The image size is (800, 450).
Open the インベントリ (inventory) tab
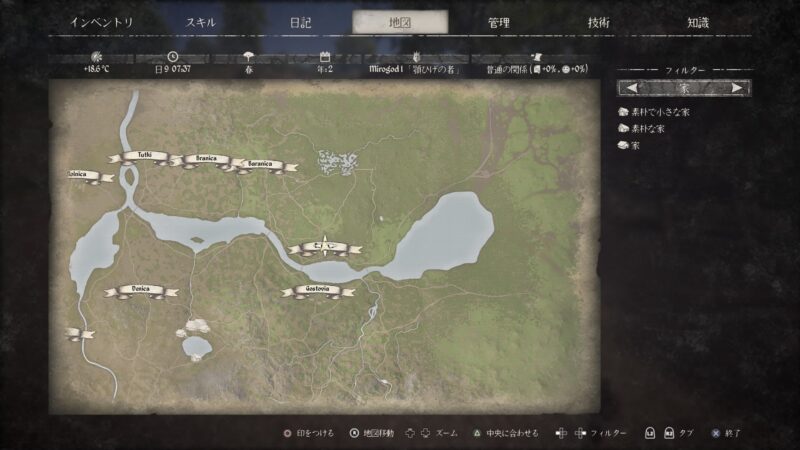(x=102, y=22)
